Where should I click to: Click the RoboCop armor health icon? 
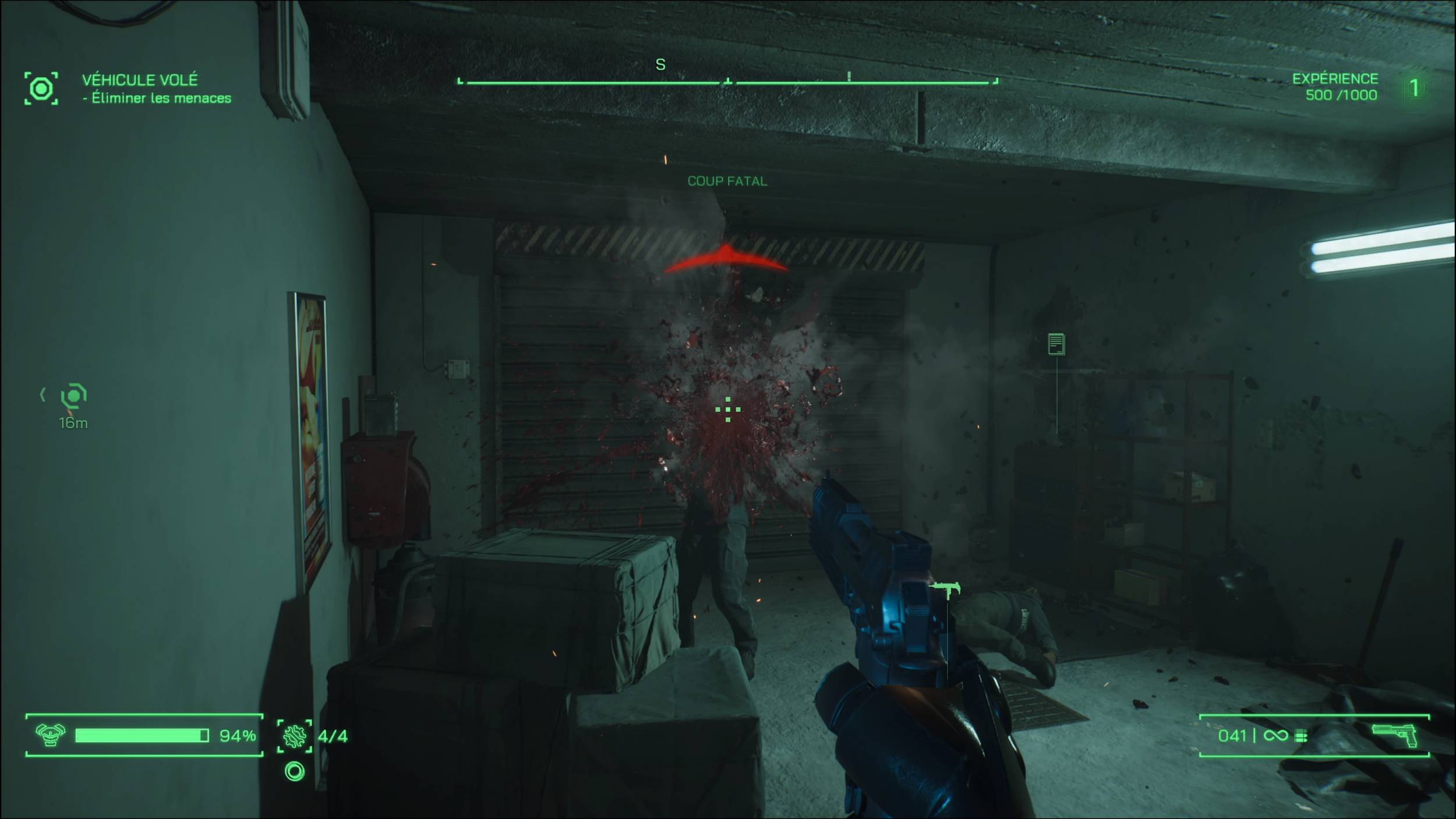coord(50,735)
